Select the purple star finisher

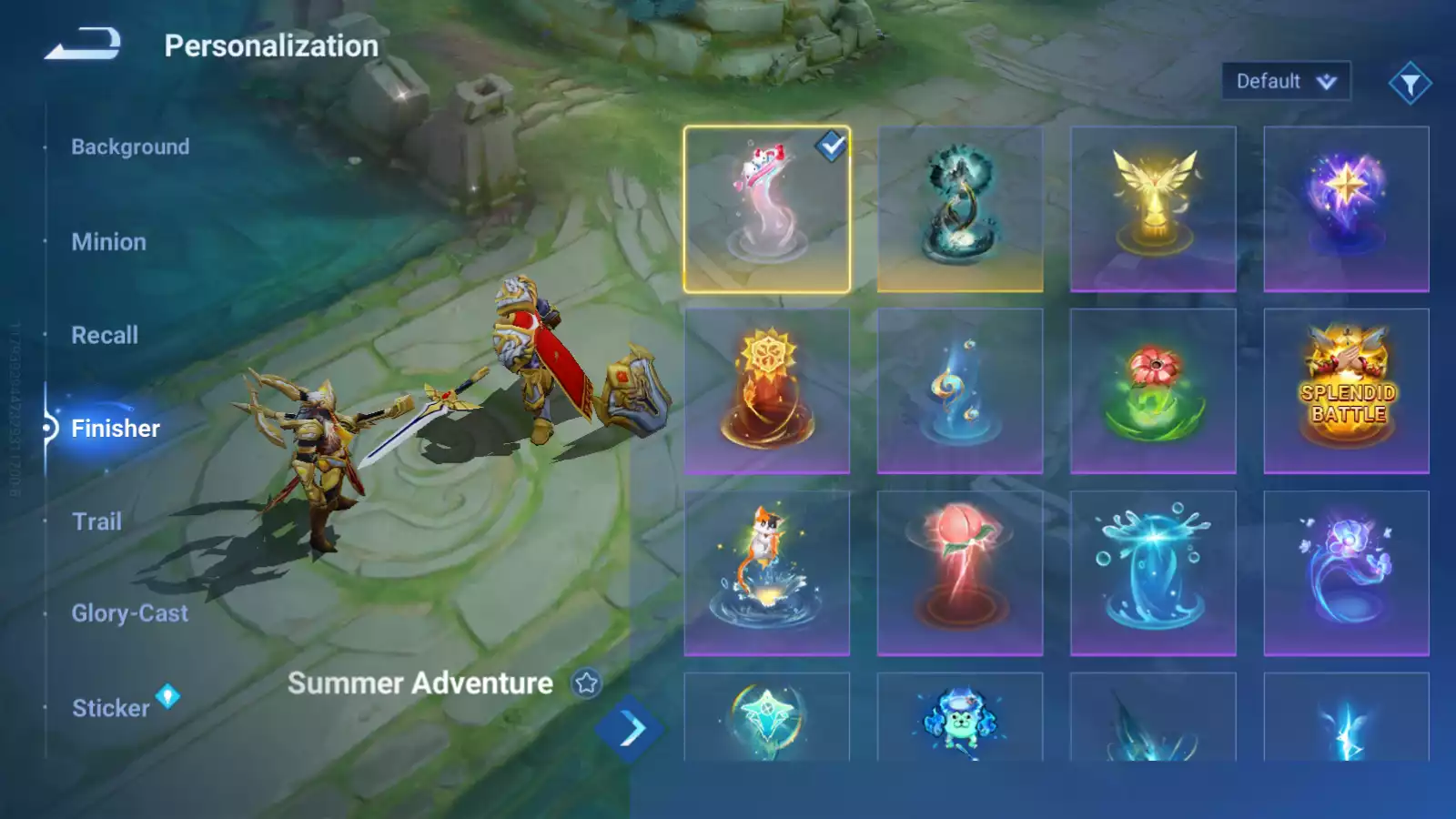tap(1346, 209)
